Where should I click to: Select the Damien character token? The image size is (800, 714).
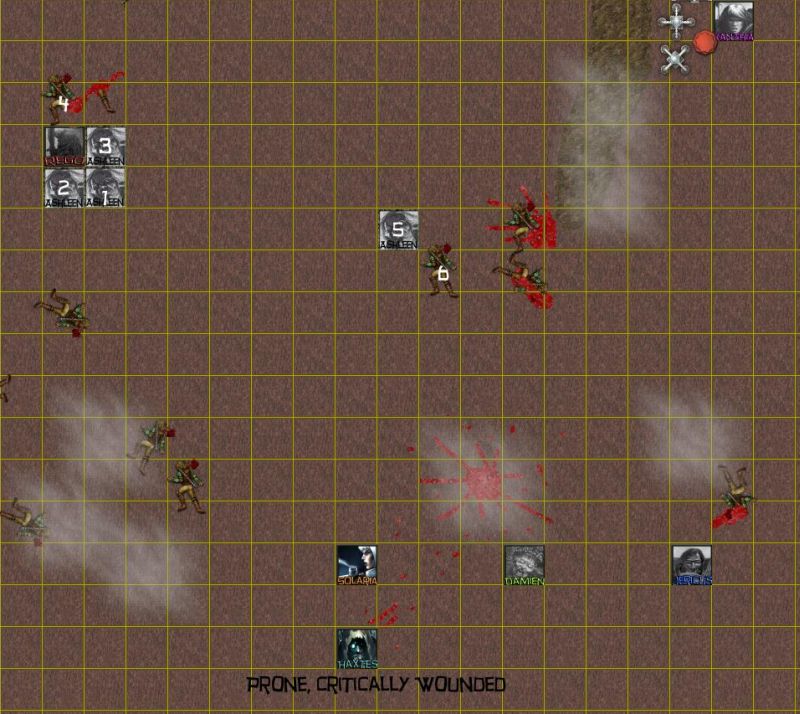click(524, 565)
